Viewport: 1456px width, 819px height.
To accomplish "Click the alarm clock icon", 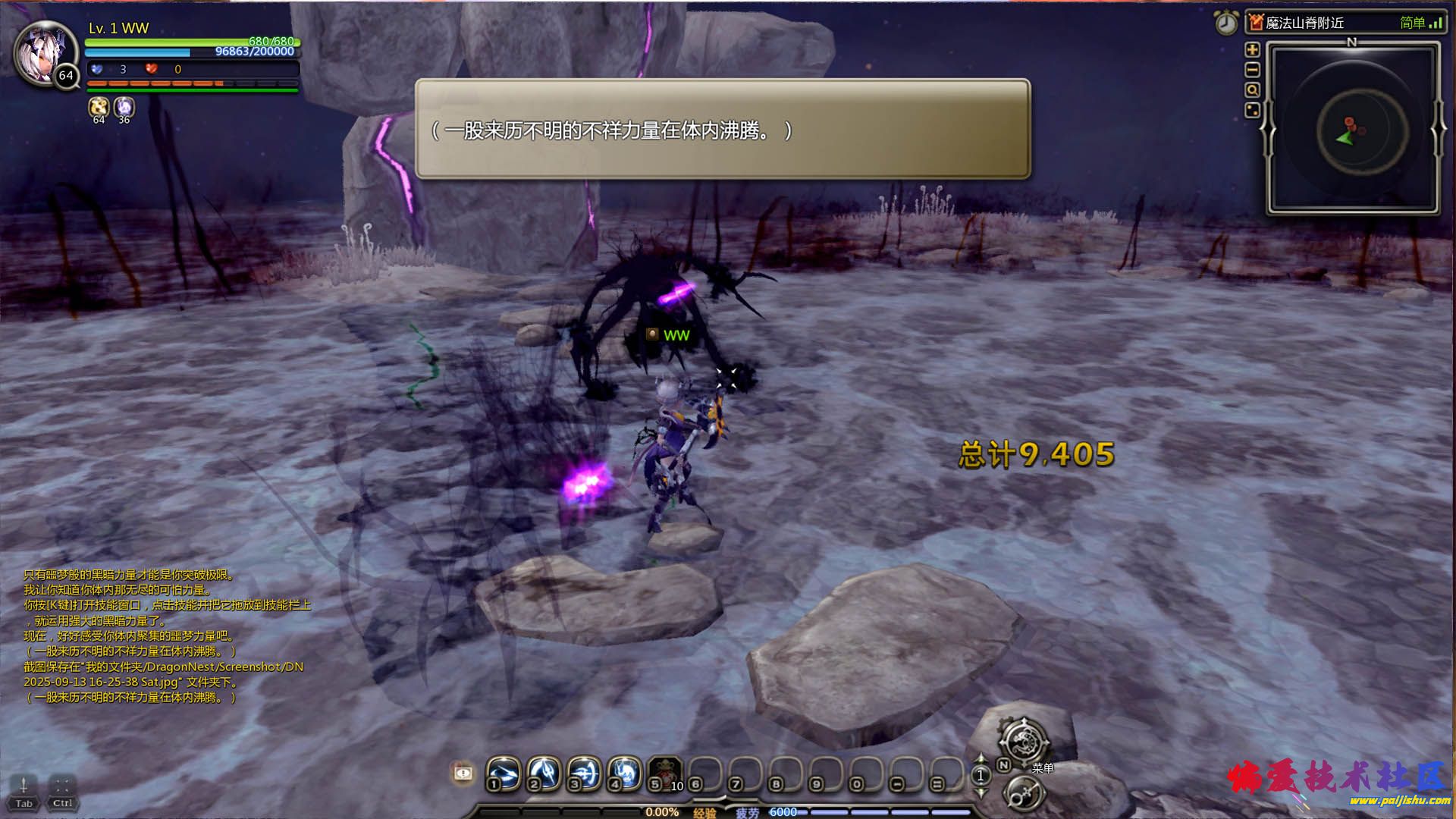I will pyautogui.click(x=1226, y=23).
